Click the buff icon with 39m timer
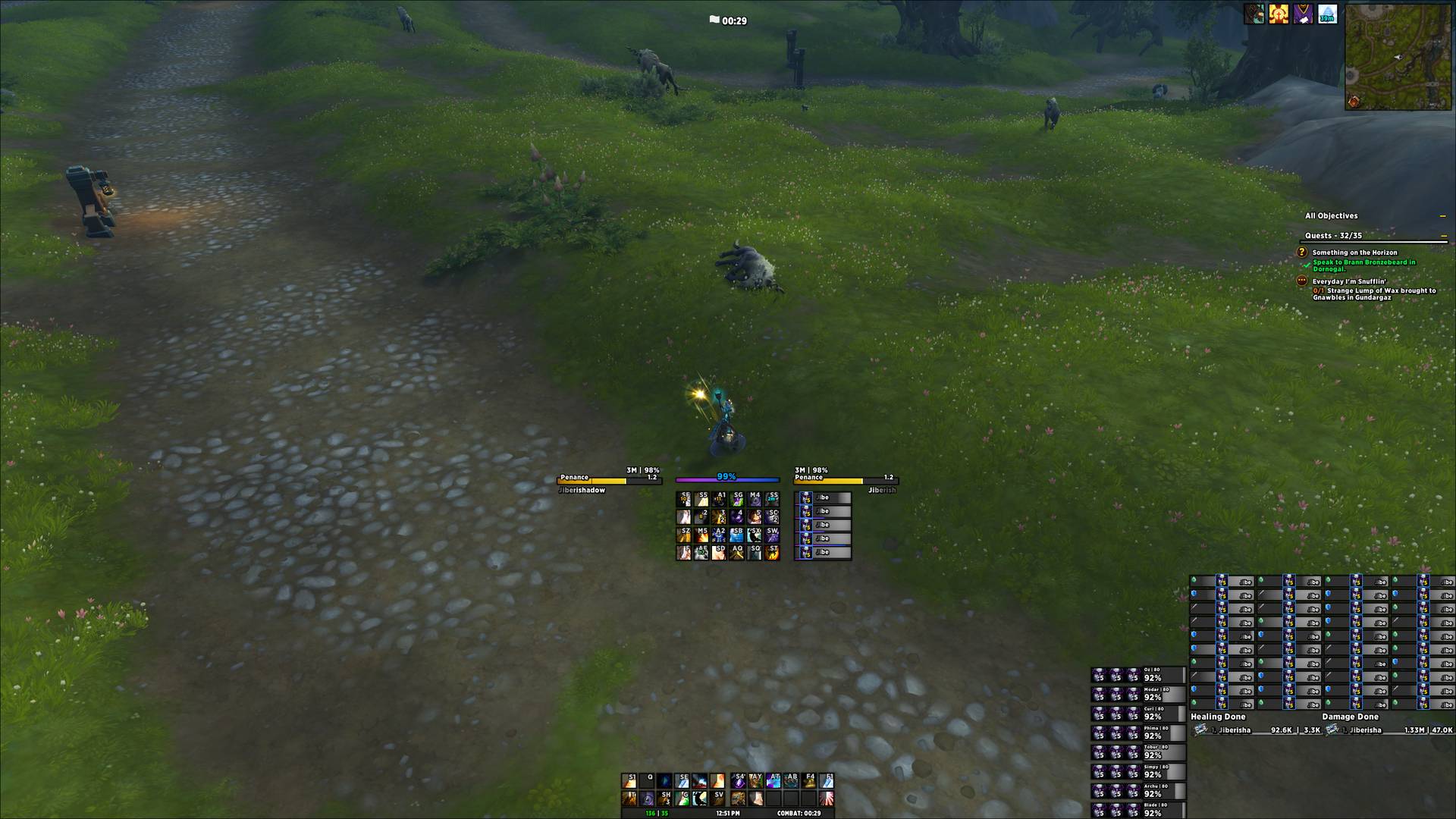Viewport: 1456px width, 819px height. 1327,14
